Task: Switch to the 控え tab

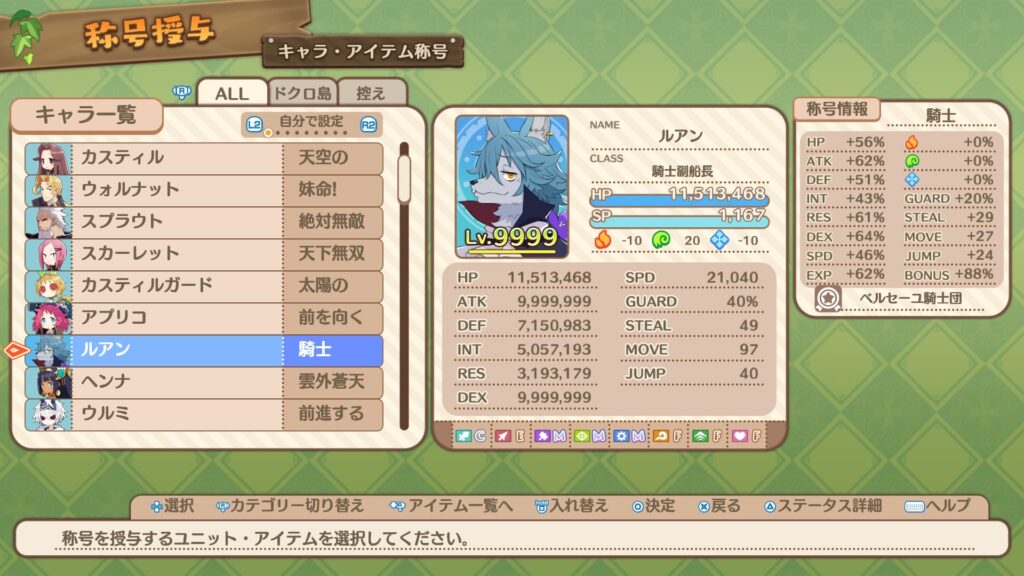Action: pyautogui.click(x=371, y=93)
